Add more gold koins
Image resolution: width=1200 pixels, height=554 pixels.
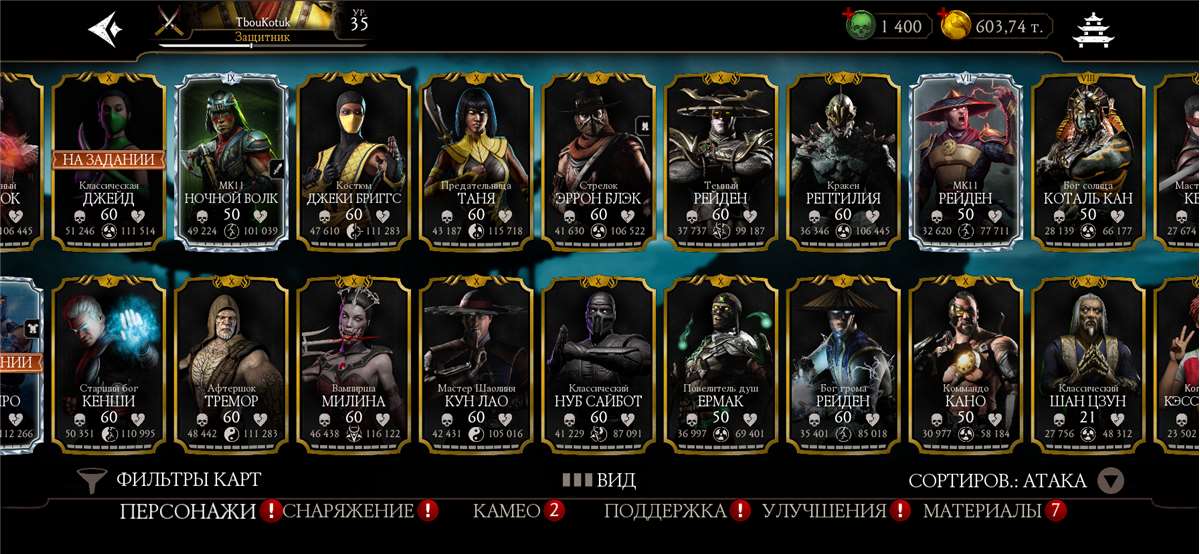(x=955, y=25)
